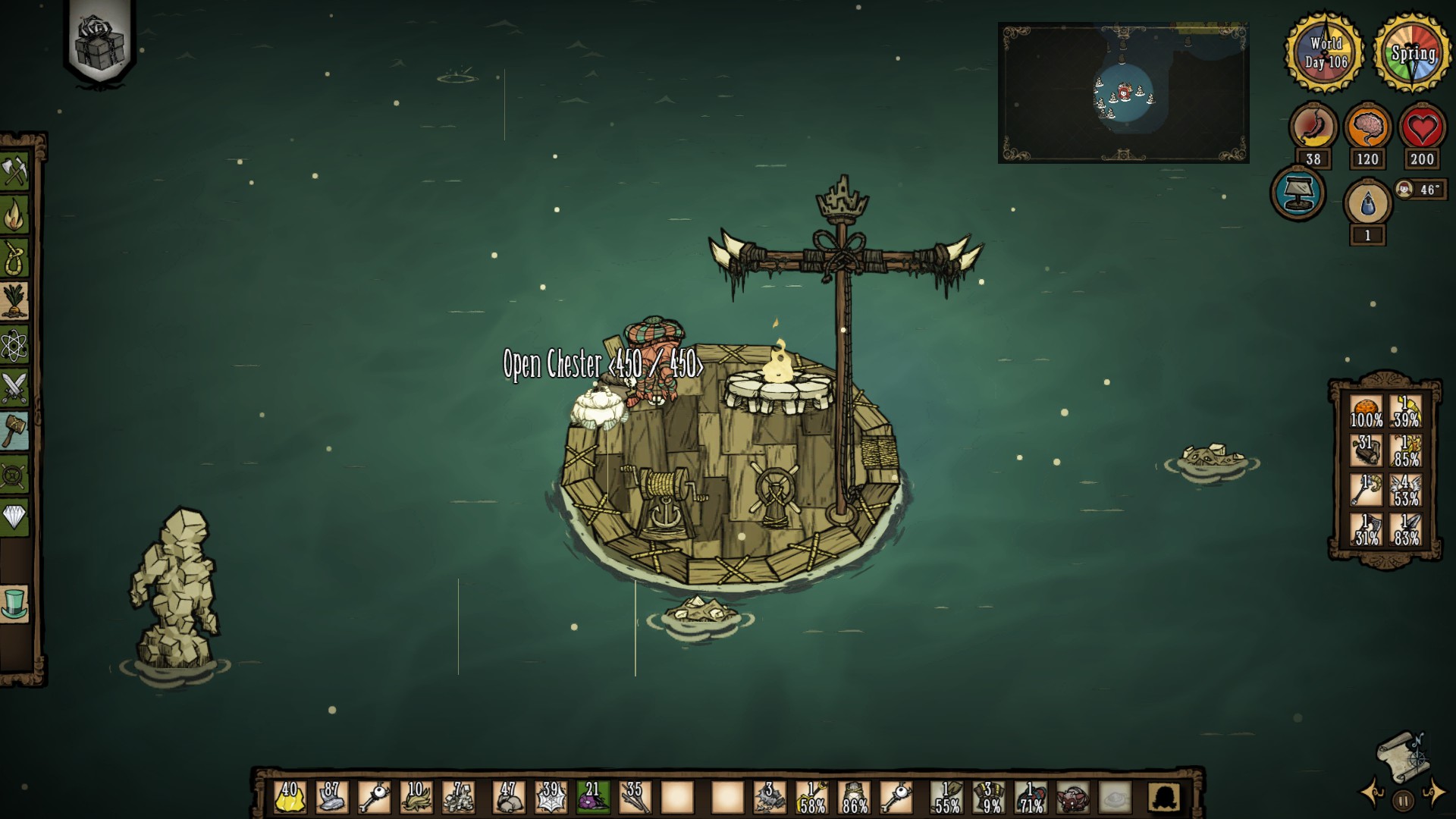Select the orange beehive item at 100%

[x=1367, y=410]
